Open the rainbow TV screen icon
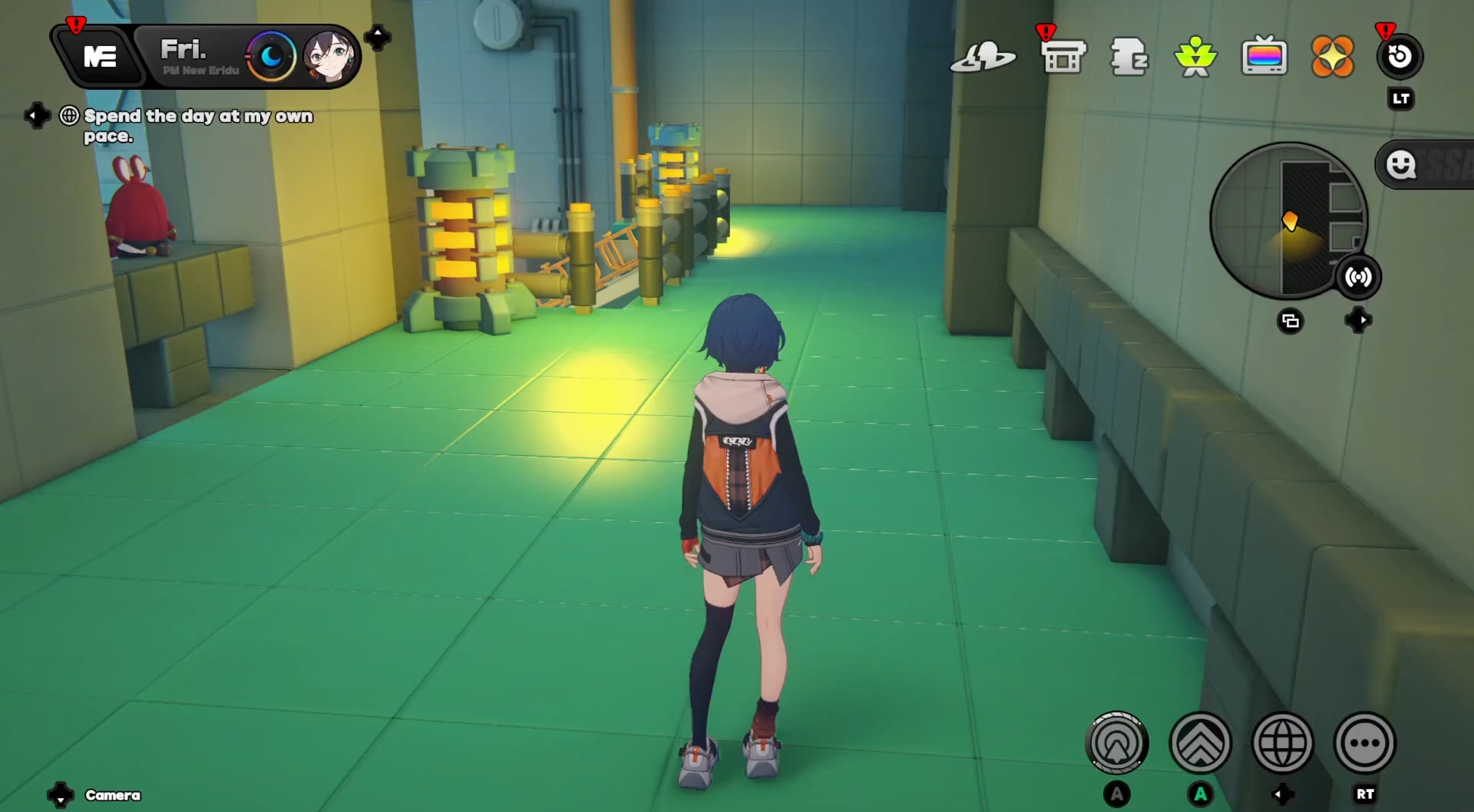This screenshot has height=812, width=1474. 1264,57
